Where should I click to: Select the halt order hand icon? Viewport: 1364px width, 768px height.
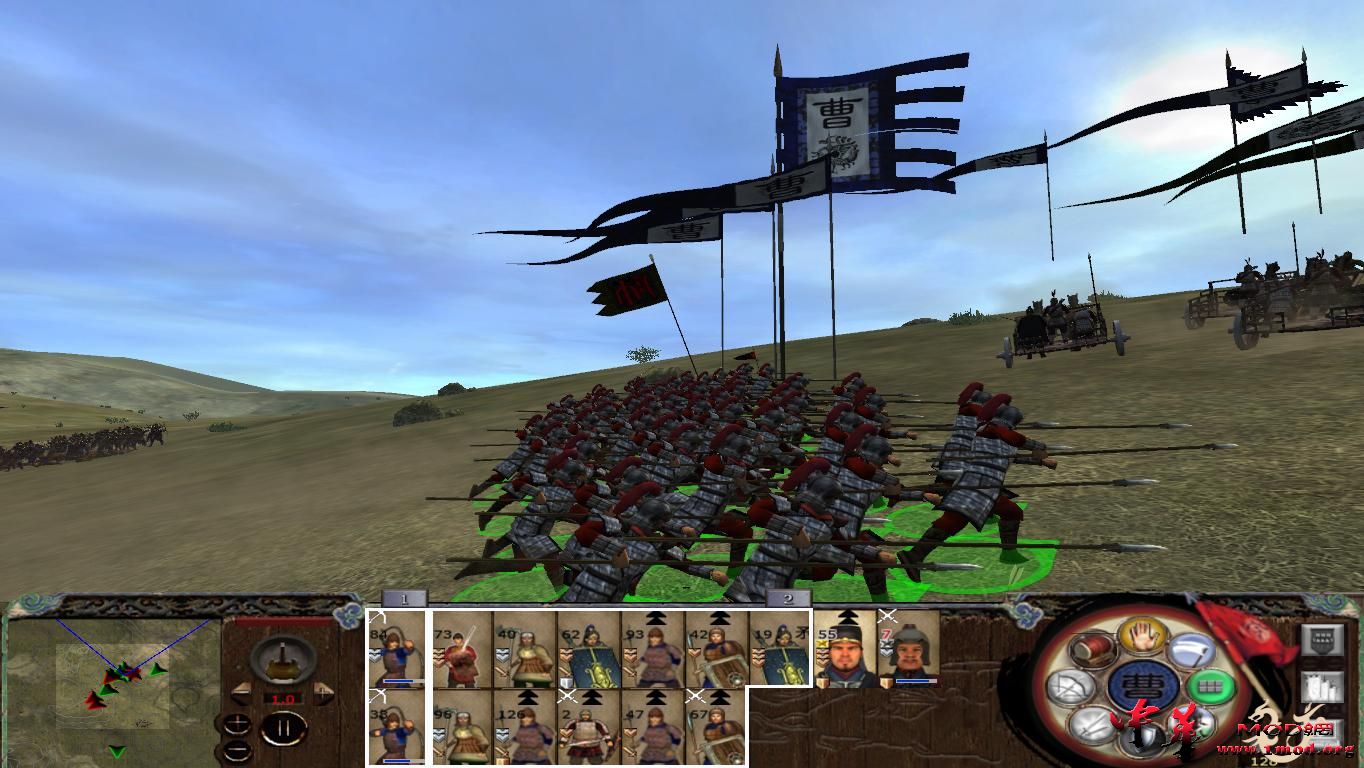[x=1142, y=638]
